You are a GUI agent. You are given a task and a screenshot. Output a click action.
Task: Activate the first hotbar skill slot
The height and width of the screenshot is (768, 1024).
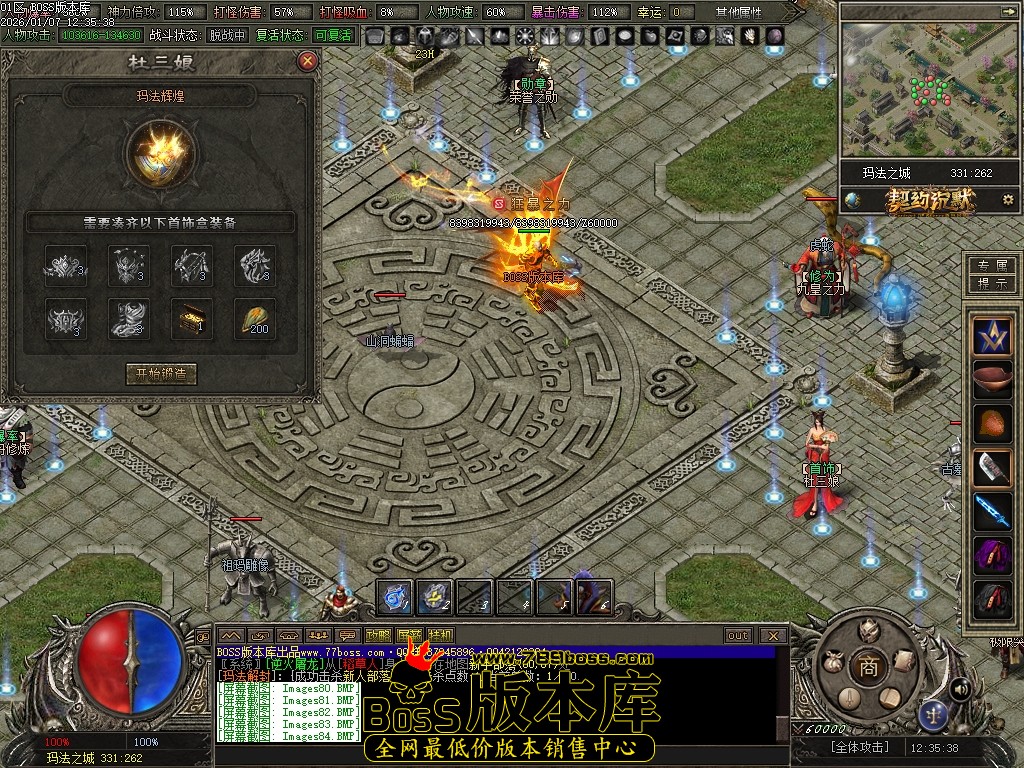395,597
